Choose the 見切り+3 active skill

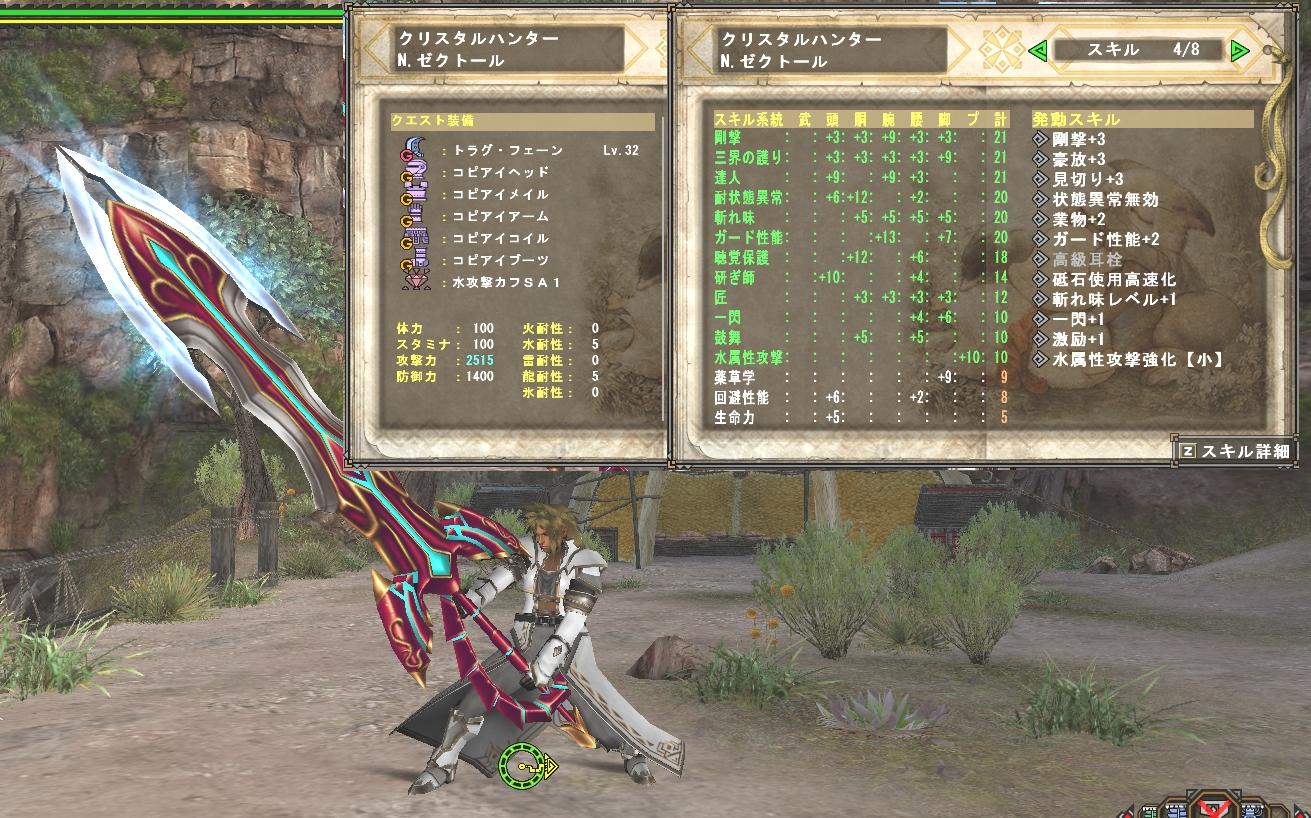click(1085, 180)
